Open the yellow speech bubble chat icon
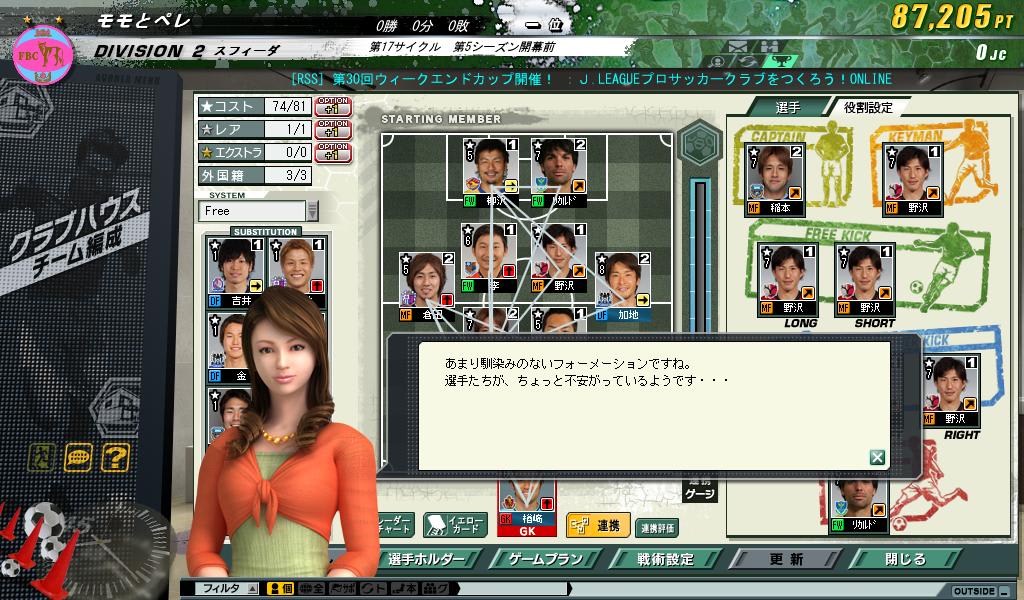 [x=79, y=458]
